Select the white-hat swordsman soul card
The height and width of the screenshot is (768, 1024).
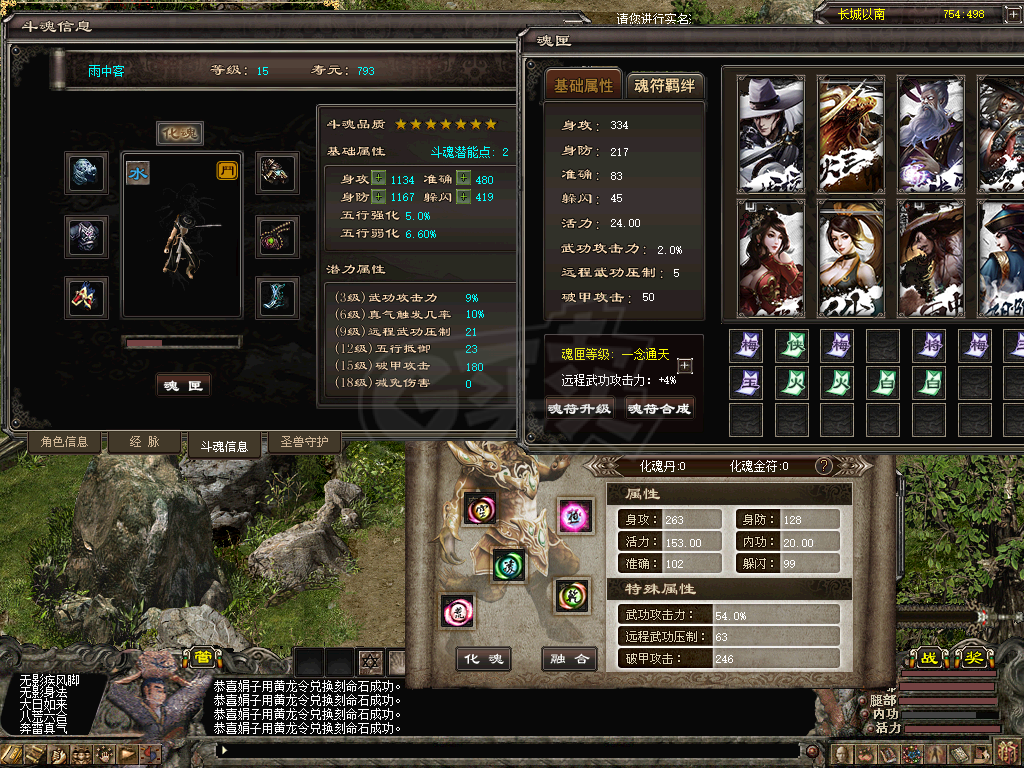coord(772,134)
